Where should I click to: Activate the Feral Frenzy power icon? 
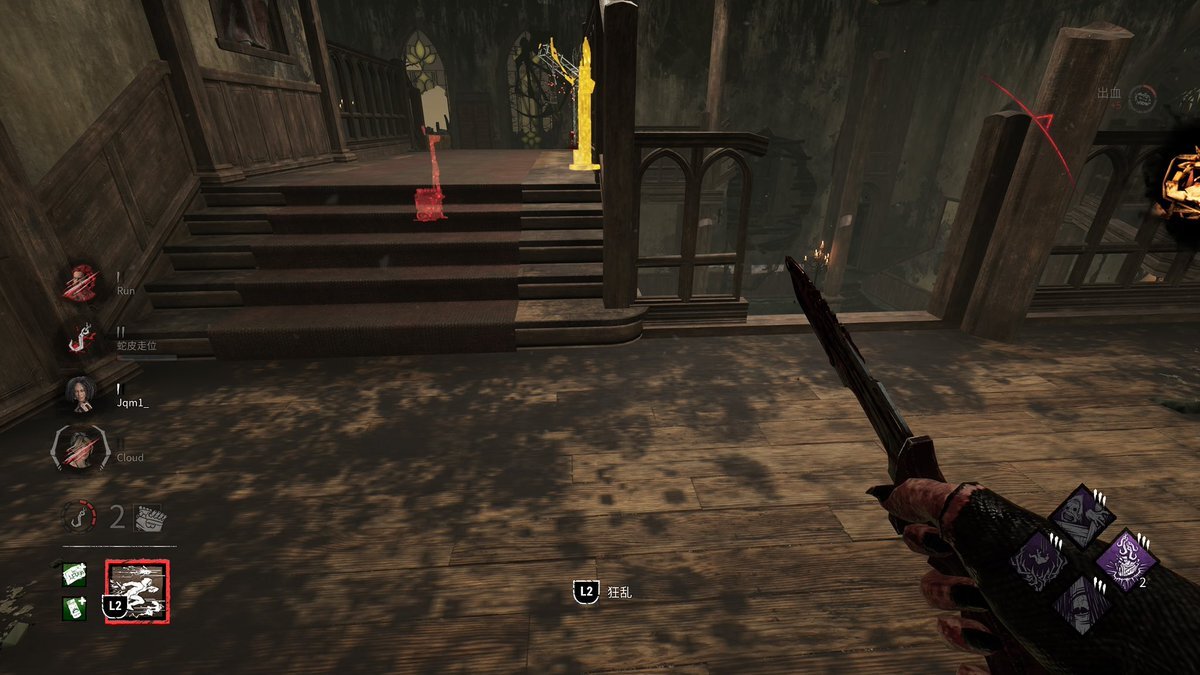coord(138,590)
